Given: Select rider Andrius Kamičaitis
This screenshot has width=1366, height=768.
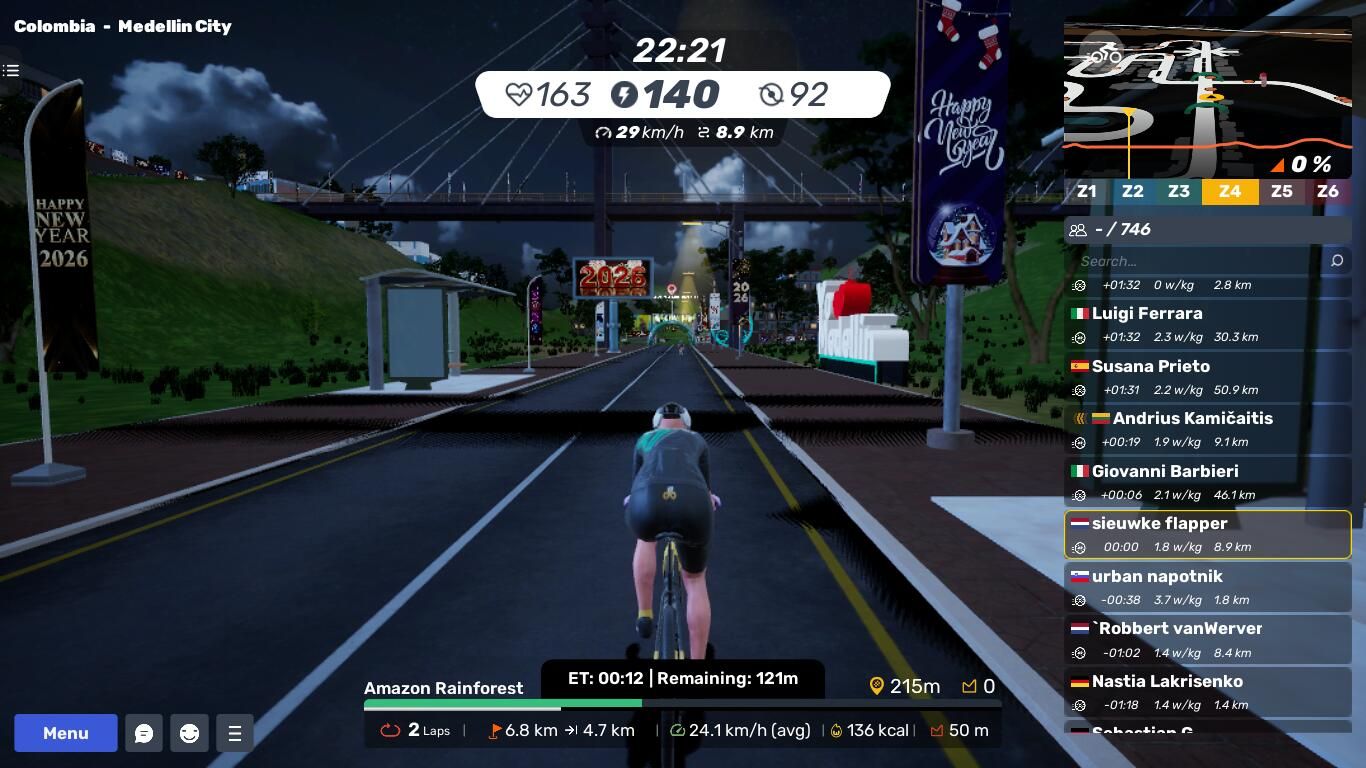Looking at the screenshot, I should coord(1207,429).
